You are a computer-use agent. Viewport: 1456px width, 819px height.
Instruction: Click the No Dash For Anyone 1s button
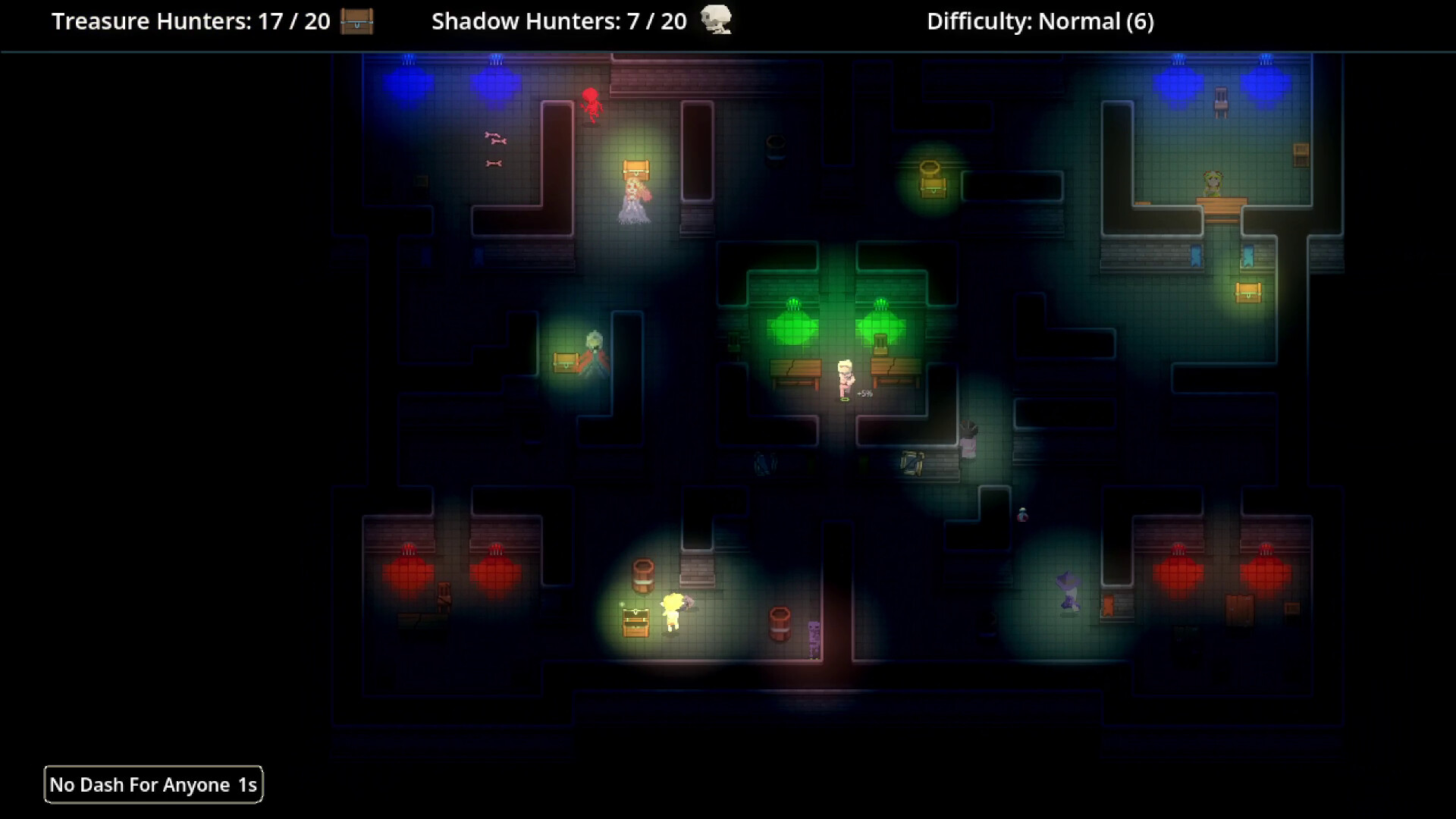pos(153,784)
